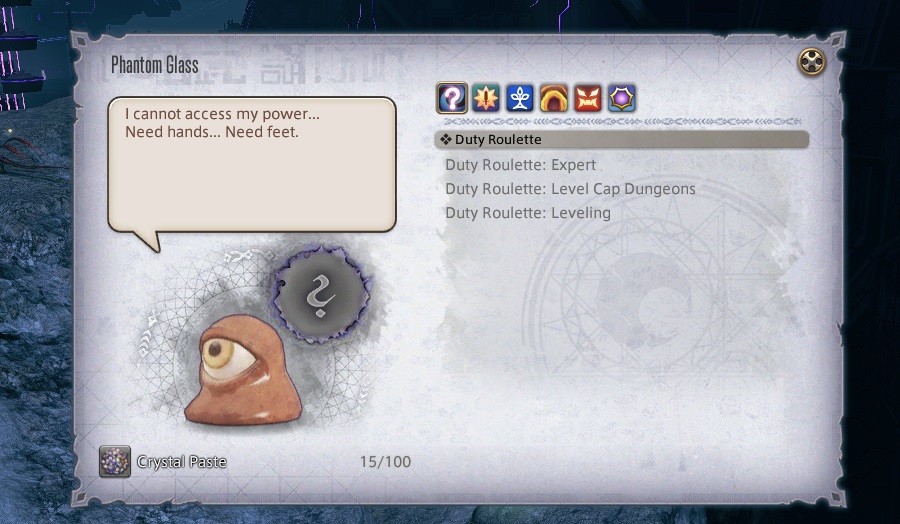This screenshot has width=900, height=524.
Task: Choose Duty Roulette: Level Cap Dungeons
Action: coord(570,189)
